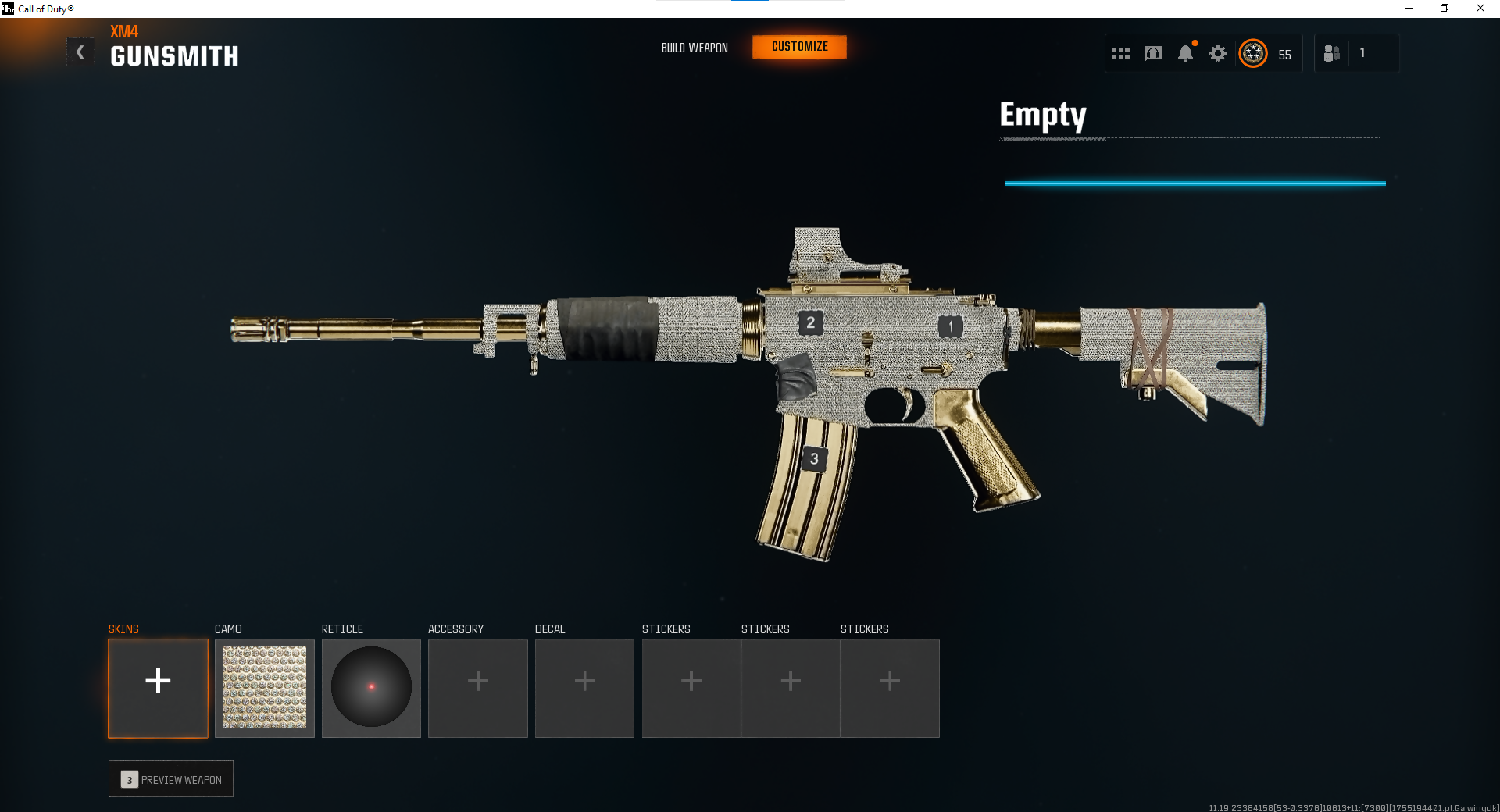Add a decal in the Decal slot
1500x812 pixels.
(584, 688)
